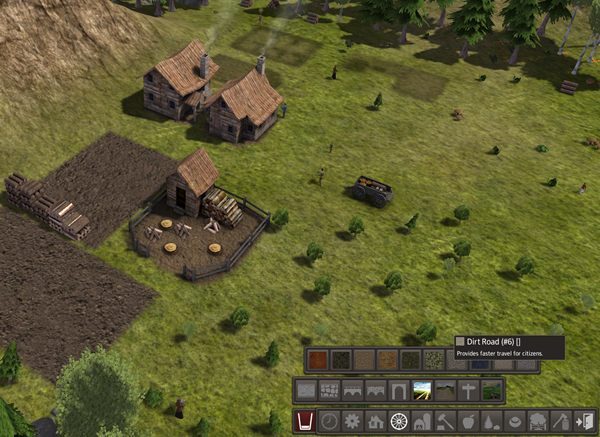Select the tunnel arch build option

click(x=399, y=390)
